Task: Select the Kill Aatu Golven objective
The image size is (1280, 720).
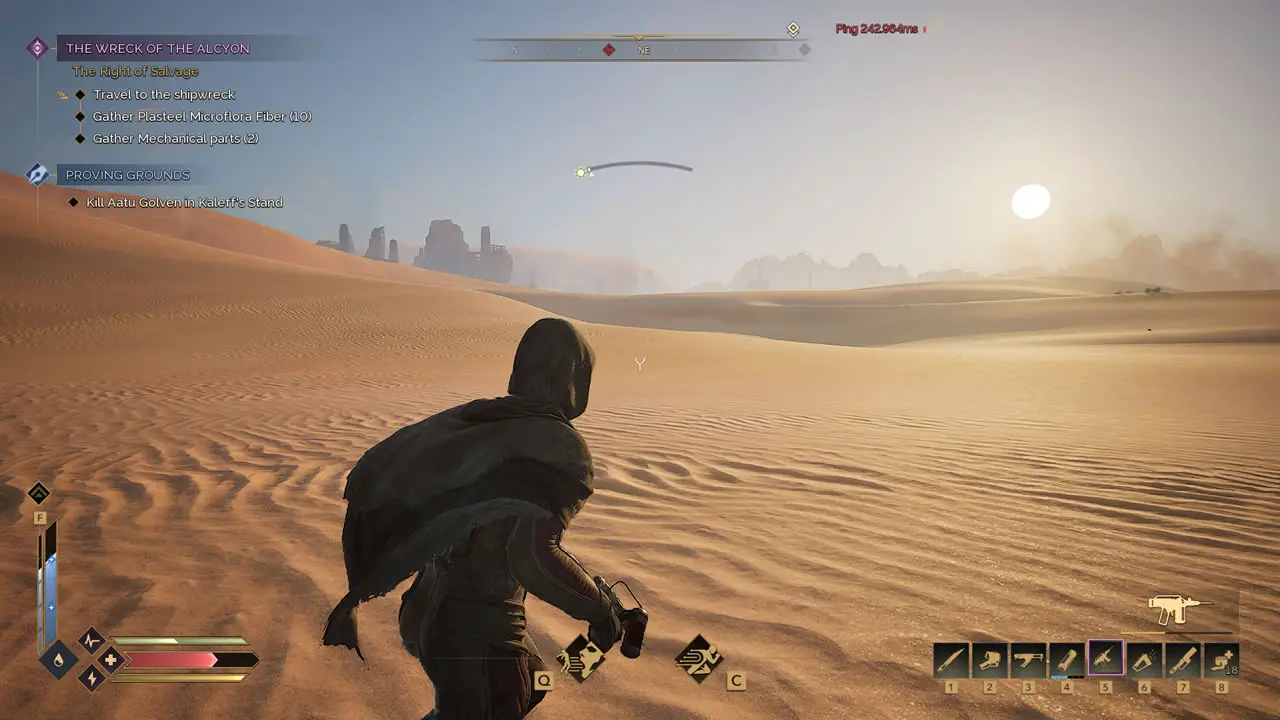Action: [184, 202]
